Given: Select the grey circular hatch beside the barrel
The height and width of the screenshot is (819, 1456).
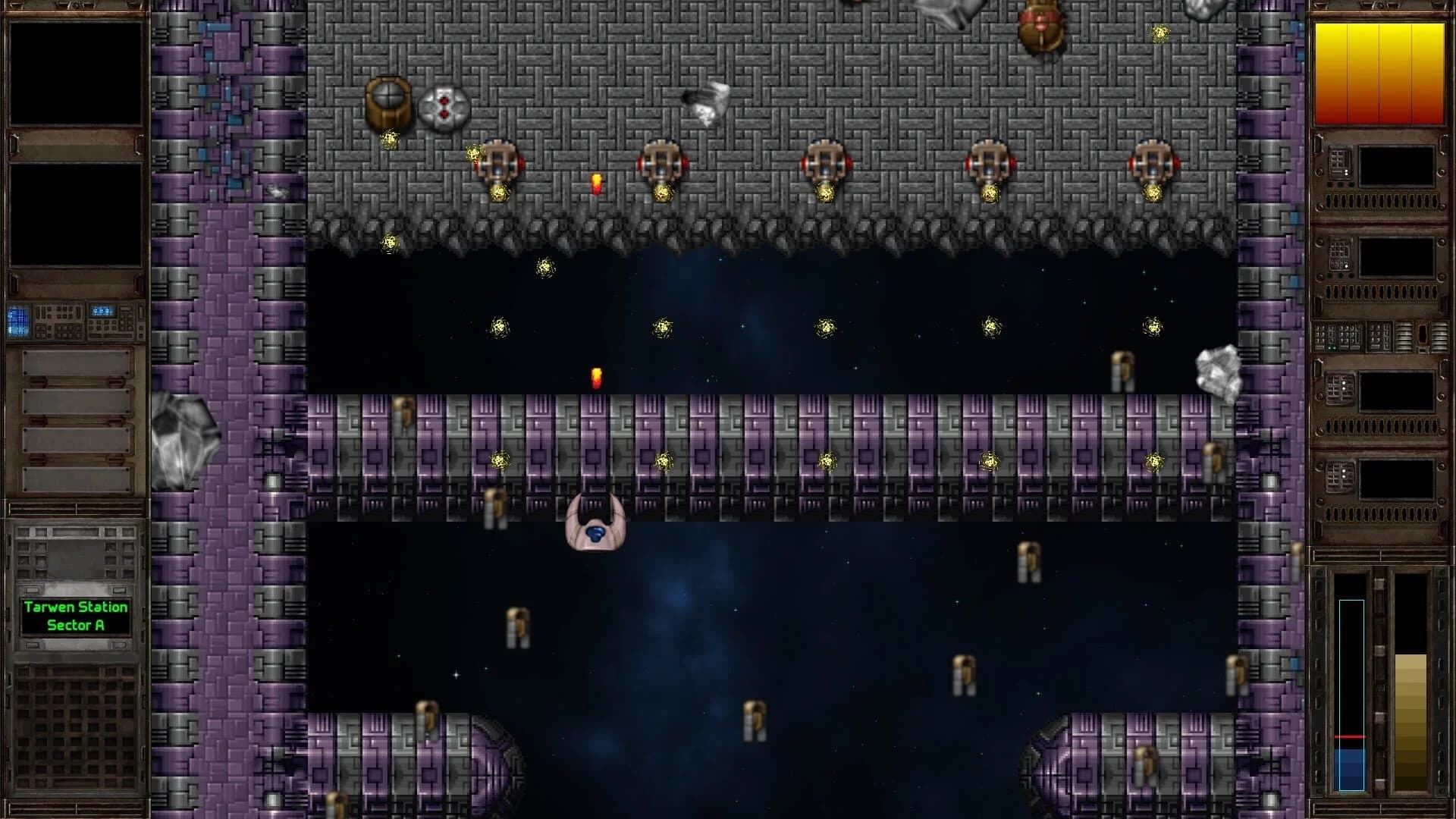Looking at the screenshot, I should coord(444,106).
